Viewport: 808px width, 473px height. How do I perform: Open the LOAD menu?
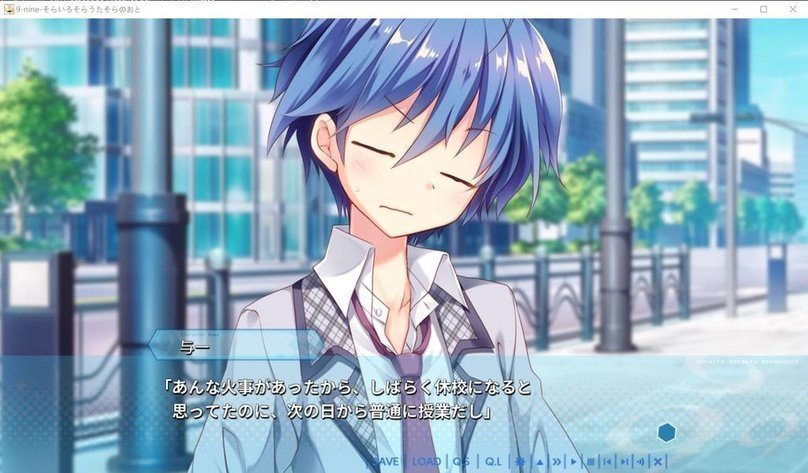pyautogui.click(x=427, y=461)
